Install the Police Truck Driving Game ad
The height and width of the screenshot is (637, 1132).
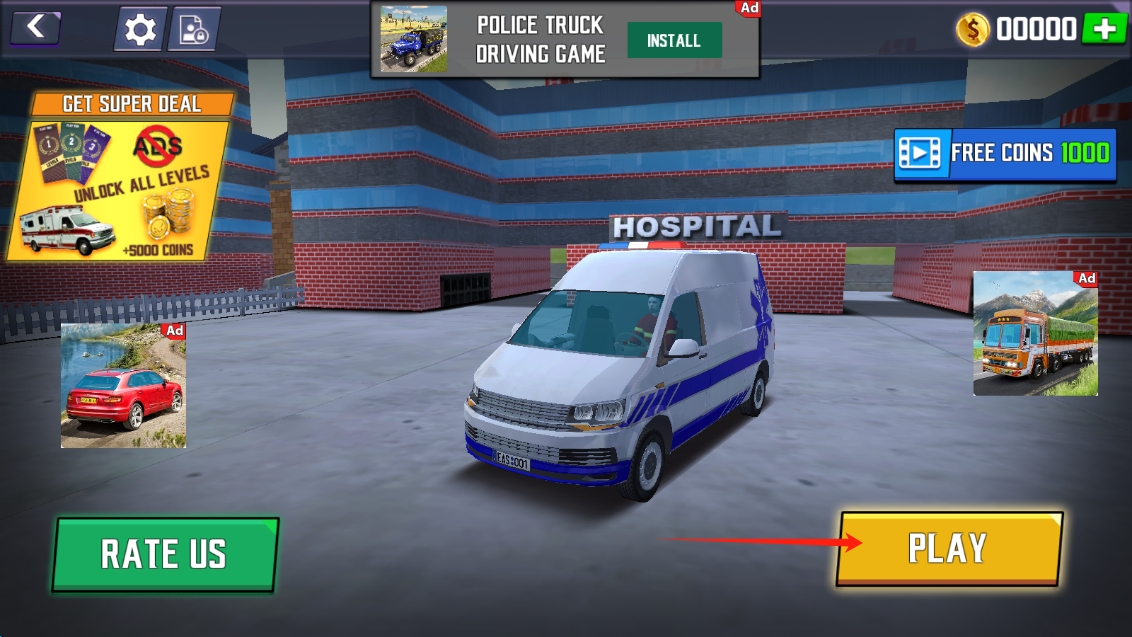click(x=674, y=41)
